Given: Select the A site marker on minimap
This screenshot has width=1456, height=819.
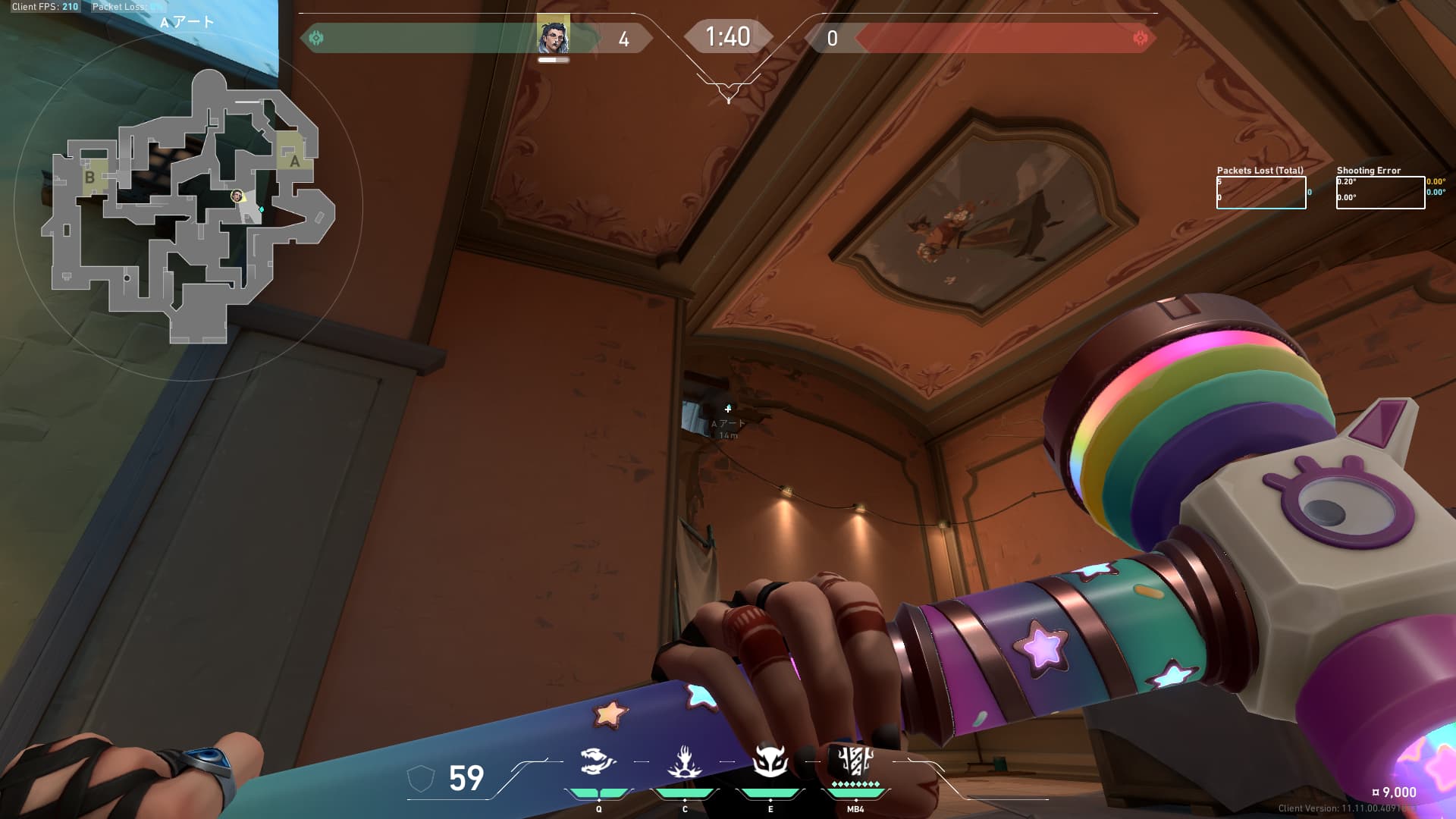Looking at the screenshot, I should pyautogui.click(x=294, y=161).
